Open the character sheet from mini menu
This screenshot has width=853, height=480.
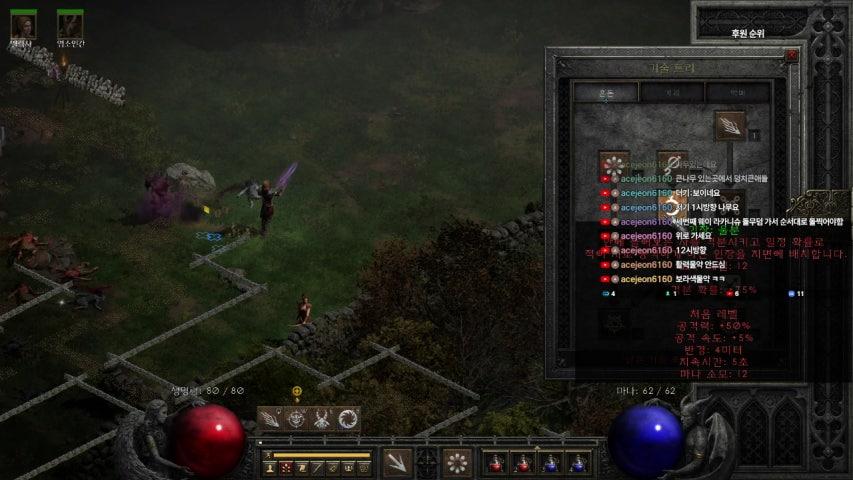point(270,467)
